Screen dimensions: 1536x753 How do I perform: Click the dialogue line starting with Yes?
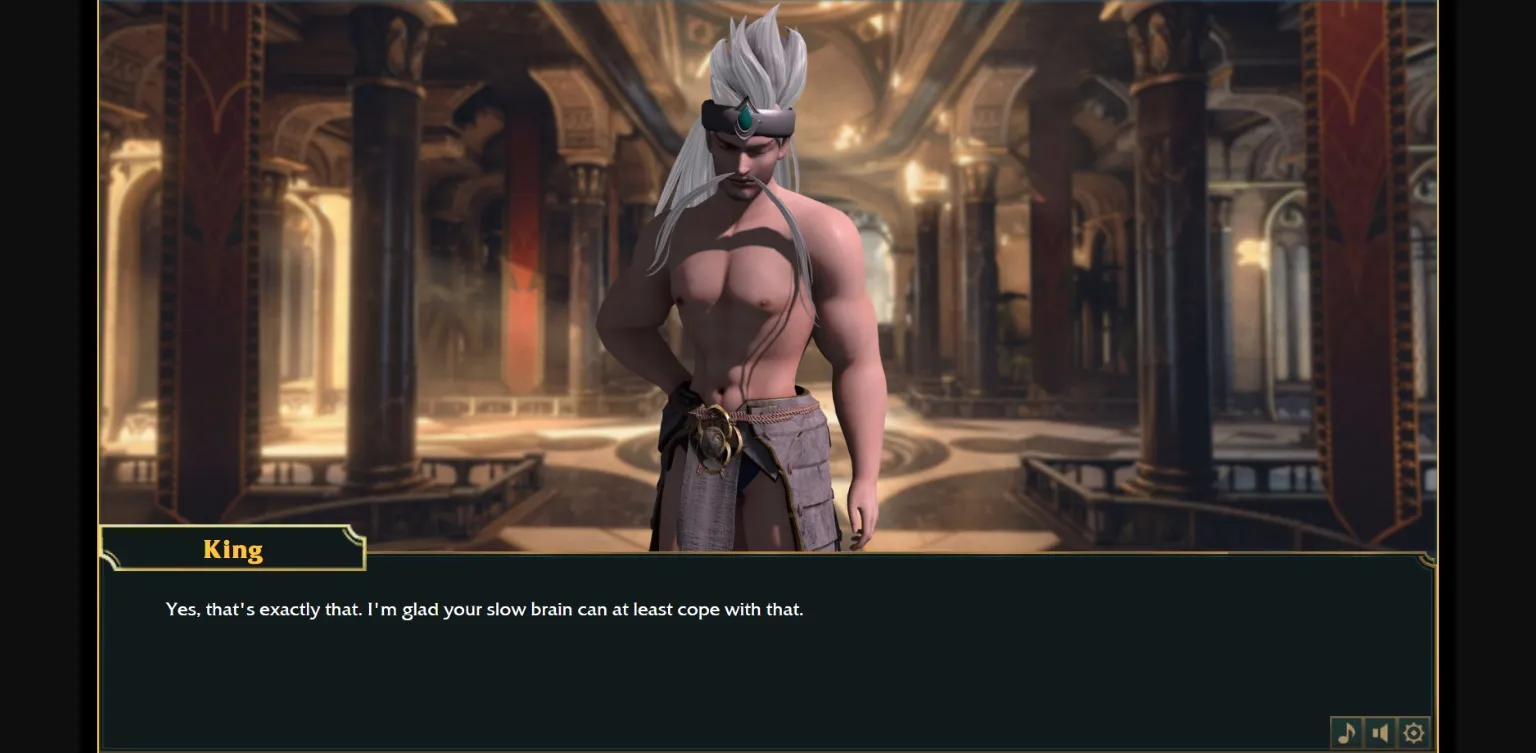point(484,609)
